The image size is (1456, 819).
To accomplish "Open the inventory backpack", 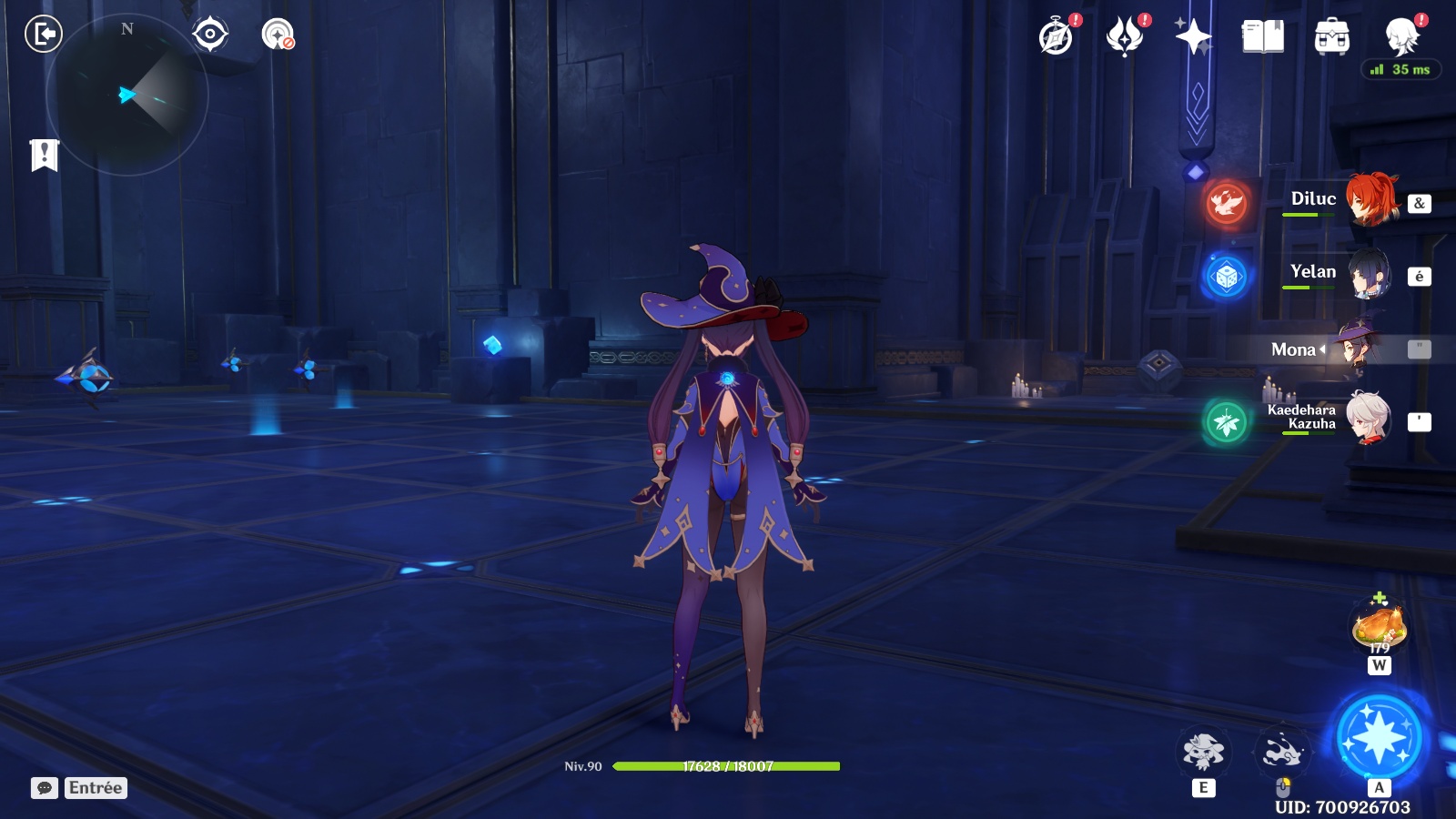I will coord(1331,37).
